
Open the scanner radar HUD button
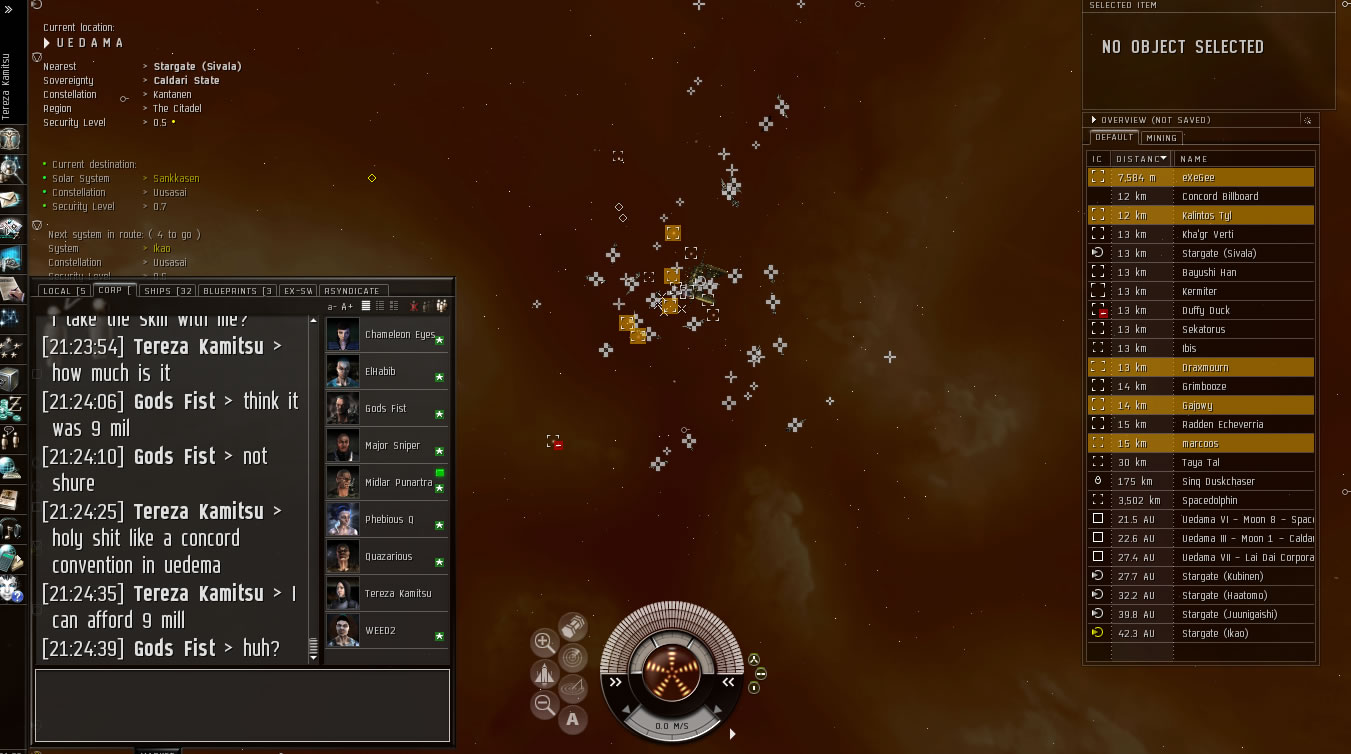(573, 657)
